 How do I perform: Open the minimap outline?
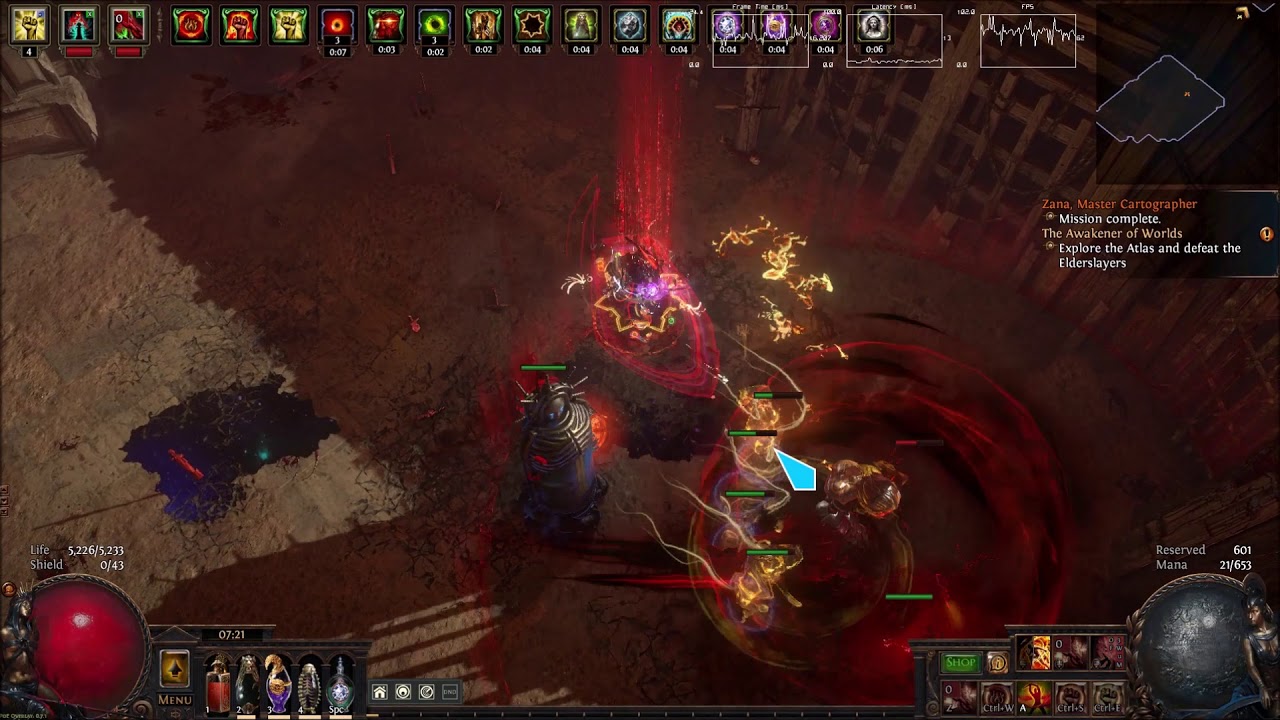click(x=1161, y=98)
